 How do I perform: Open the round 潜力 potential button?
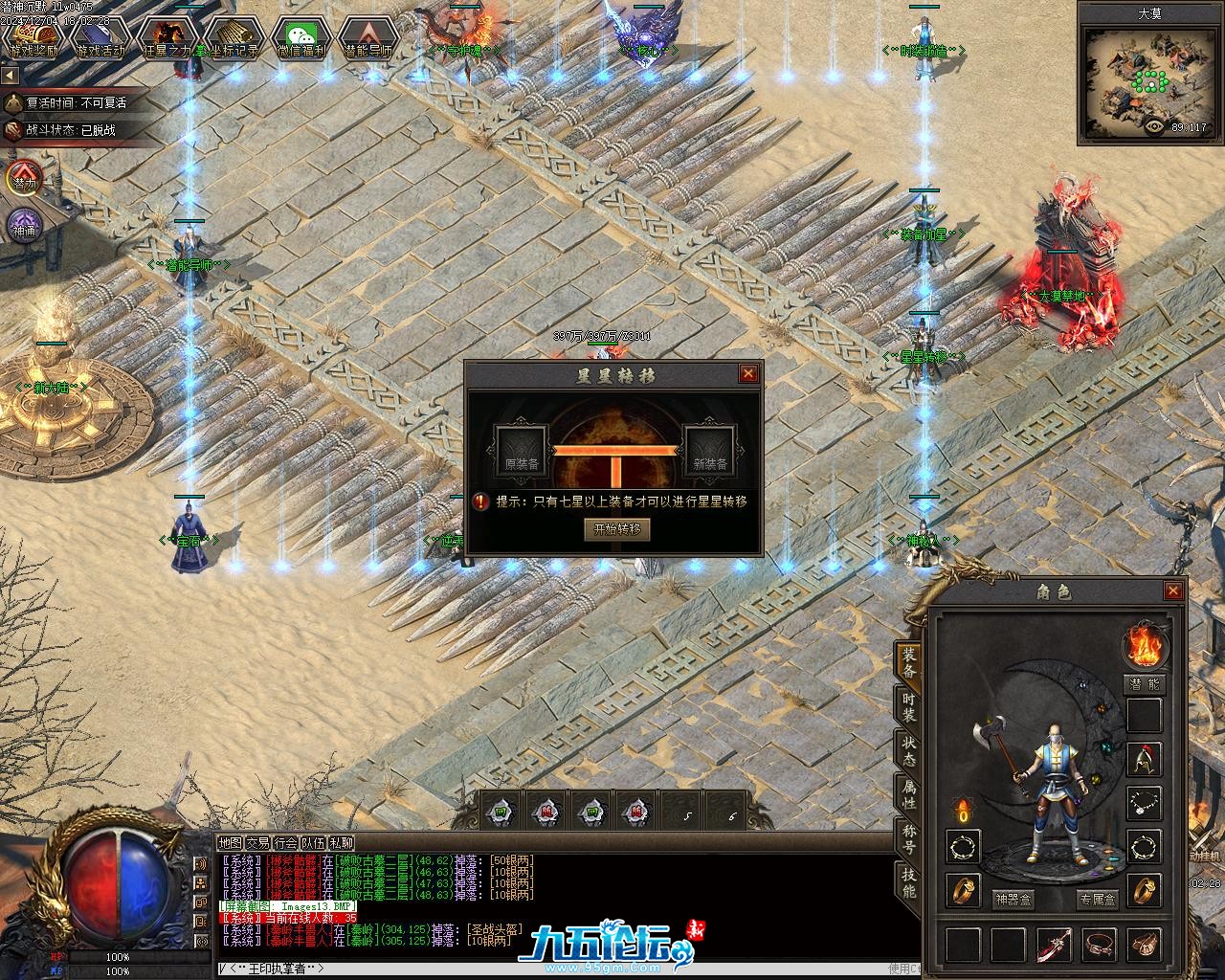pos(23,179)
